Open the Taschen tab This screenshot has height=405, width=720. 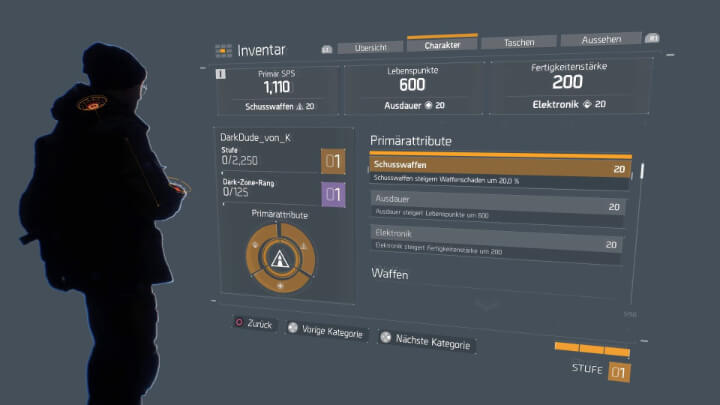(x=518, y=43)
